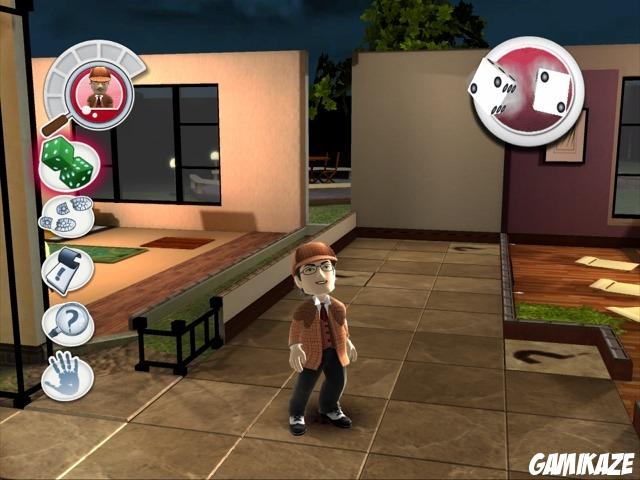Choose the footprints movement icon
640x480 pixels.
68,215
